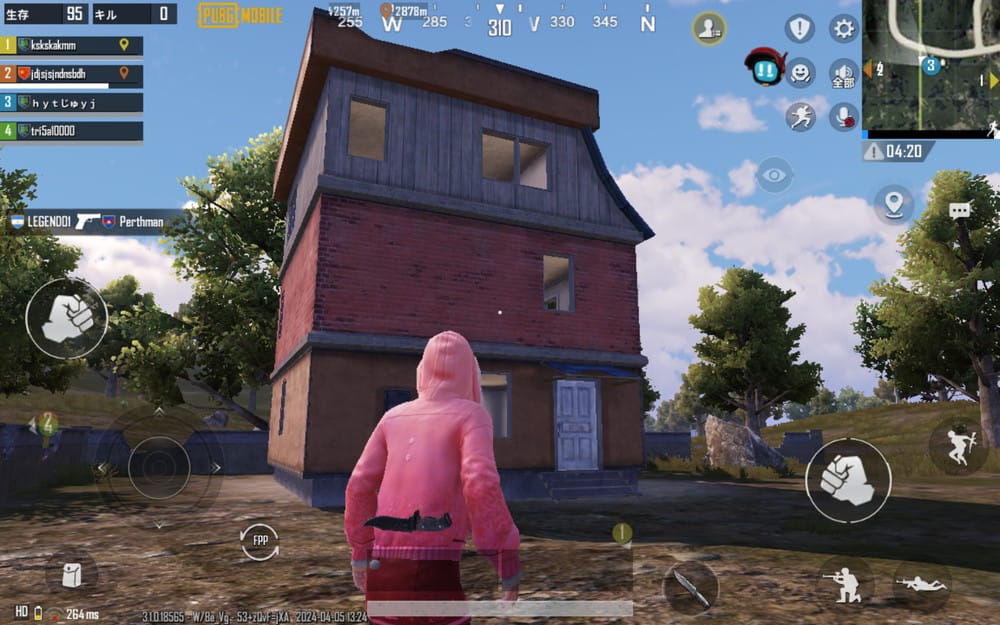This screenshot has width=1000, height=625.
Task: Toggle prone stance
Action: pyautogui.click(x=922, y=583)
